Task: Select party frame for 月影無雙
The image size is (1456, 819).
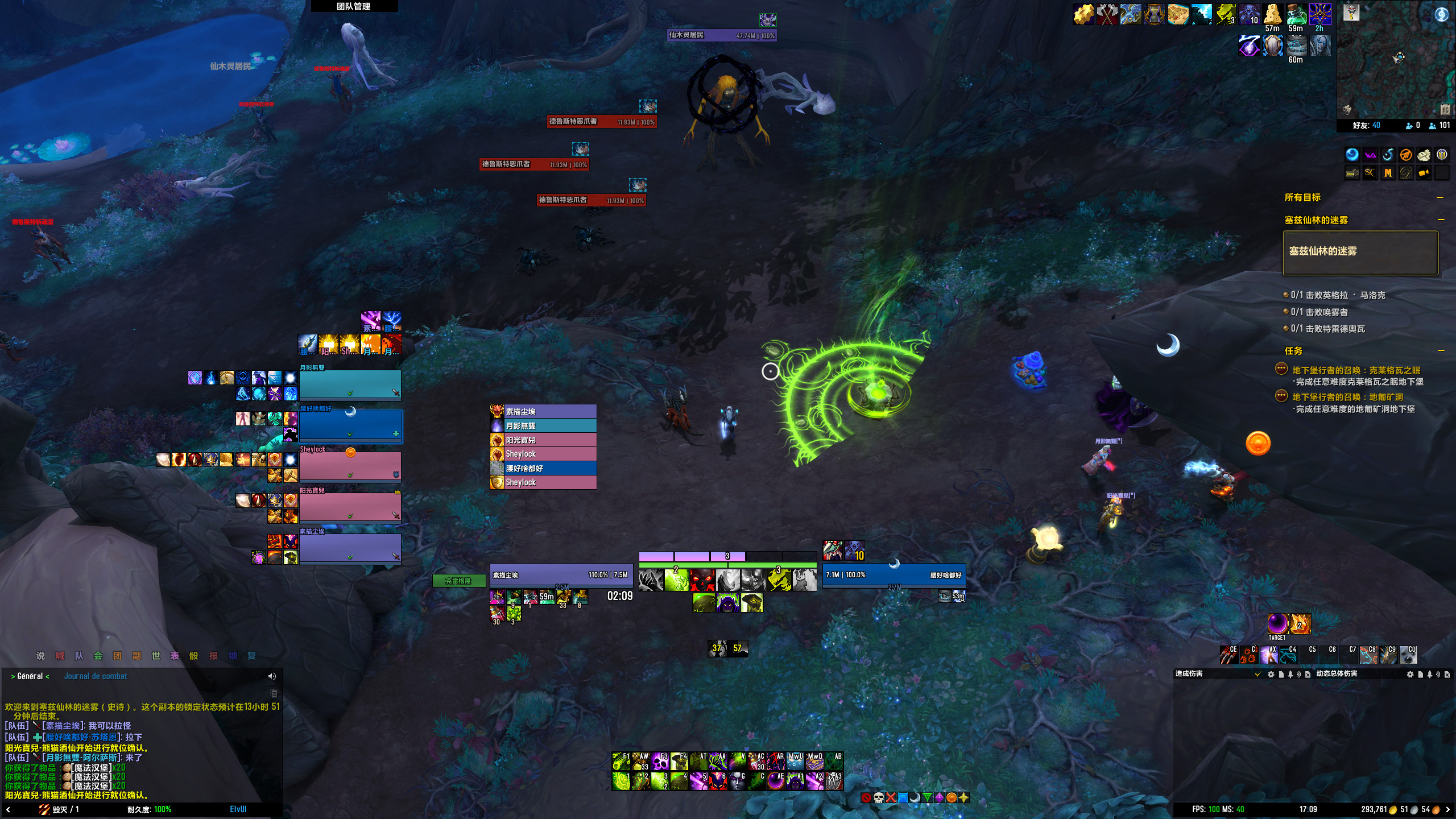Action: tap(350, 384)
